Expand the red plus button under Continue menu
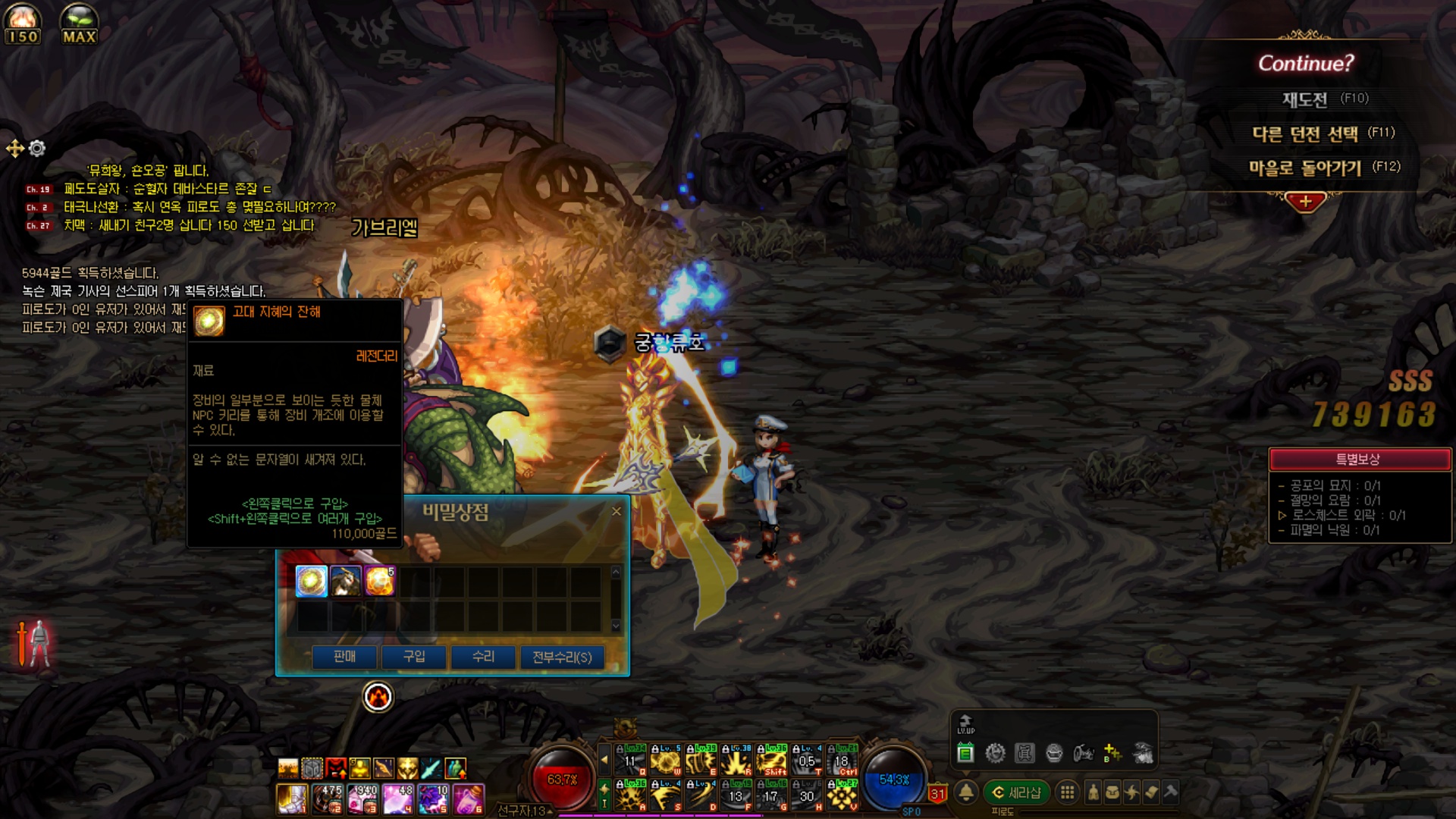1456x819 pixels. 1305,202
